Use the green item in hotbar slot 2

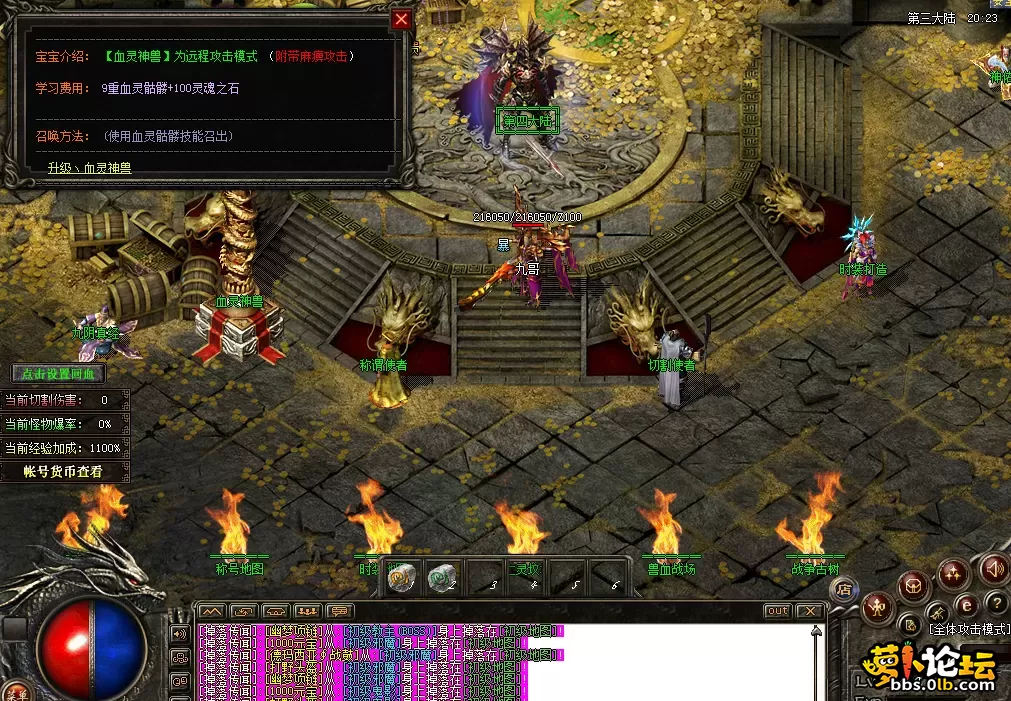[442, 577]
